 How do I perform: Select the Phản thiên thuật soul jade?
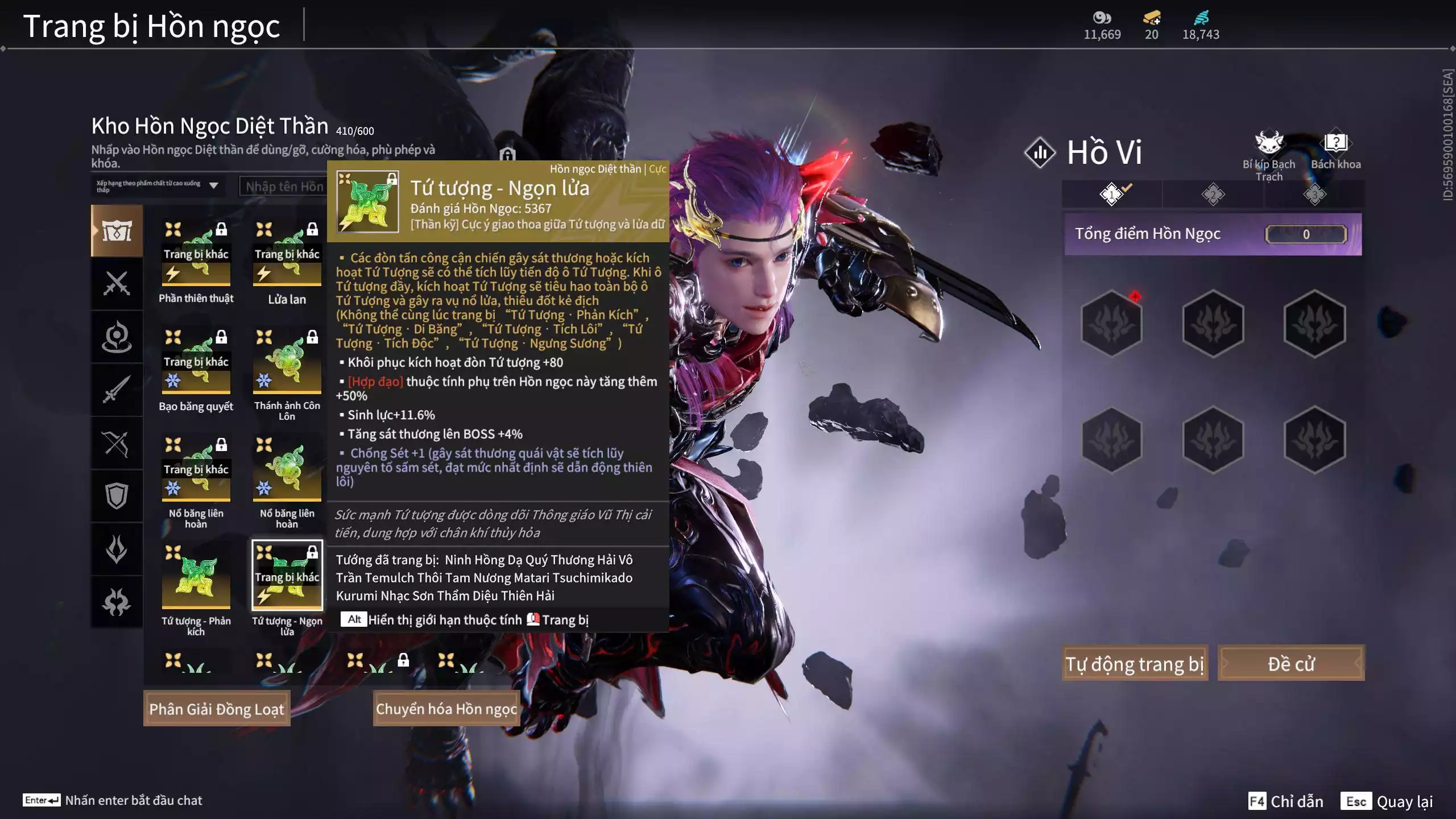196,254
